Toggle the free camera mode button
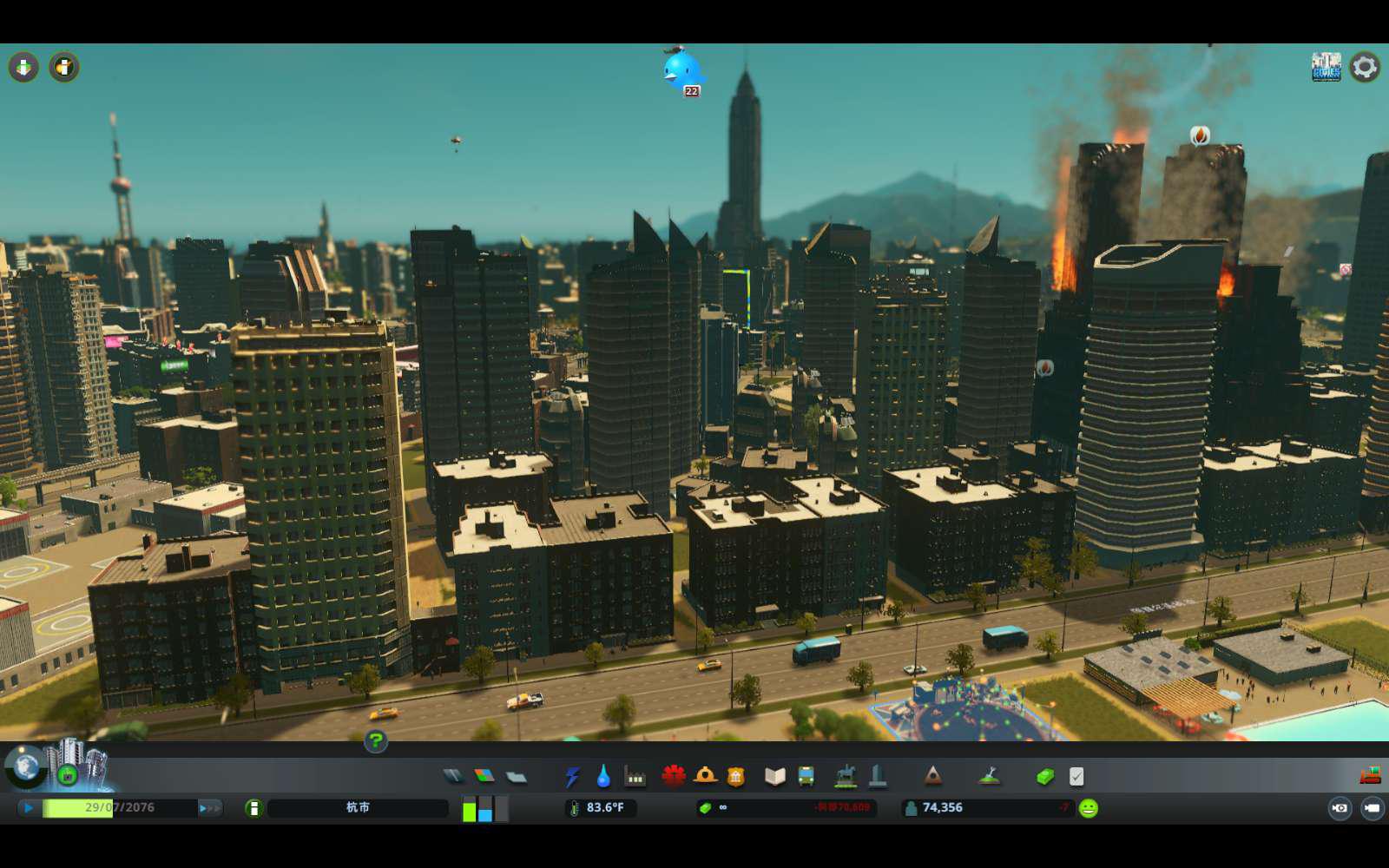 [1372, 808]
